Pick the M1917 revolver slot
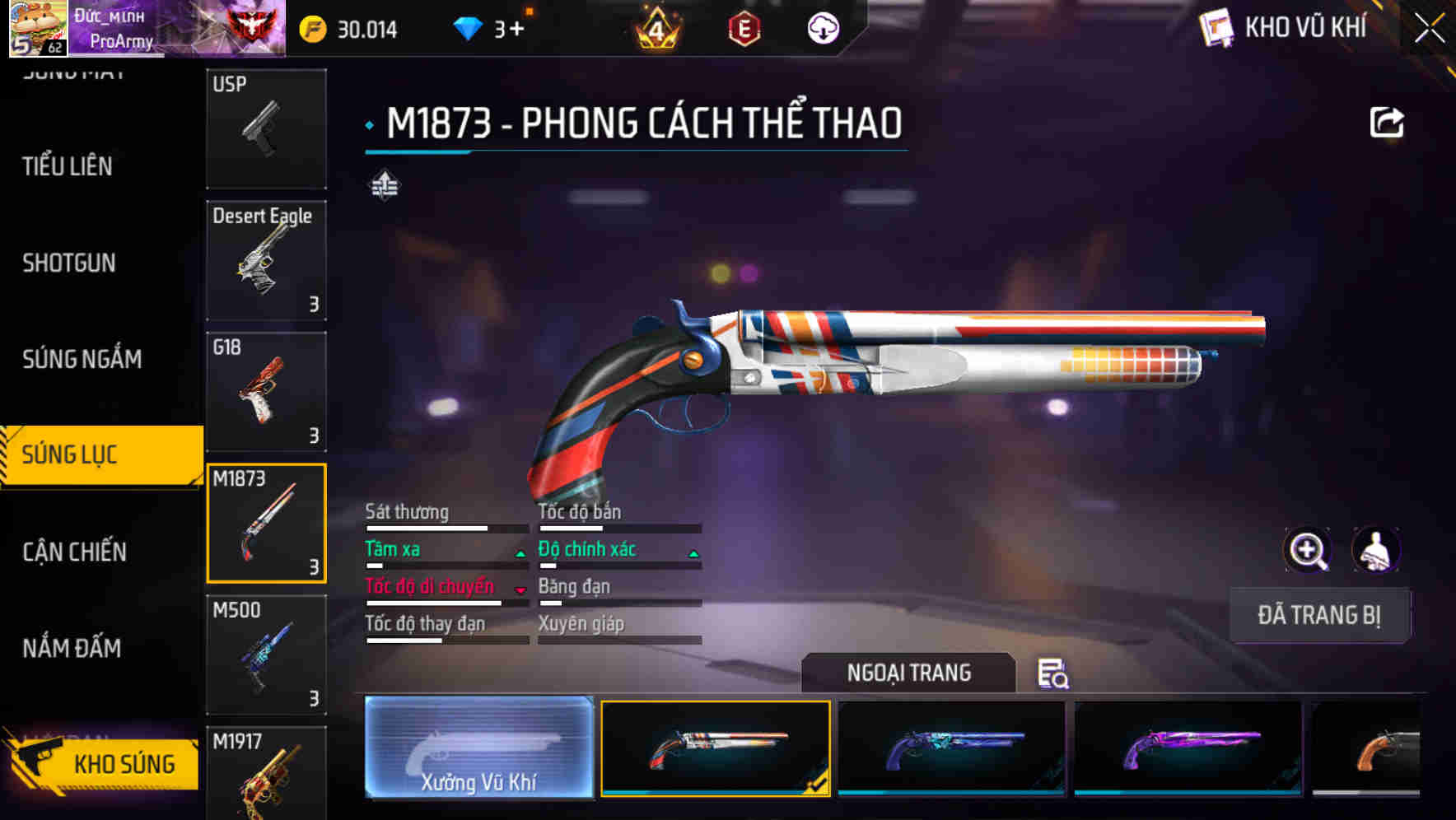This screenshot has height=820, width=1456. pyautogui.click(x=266, y=774)
